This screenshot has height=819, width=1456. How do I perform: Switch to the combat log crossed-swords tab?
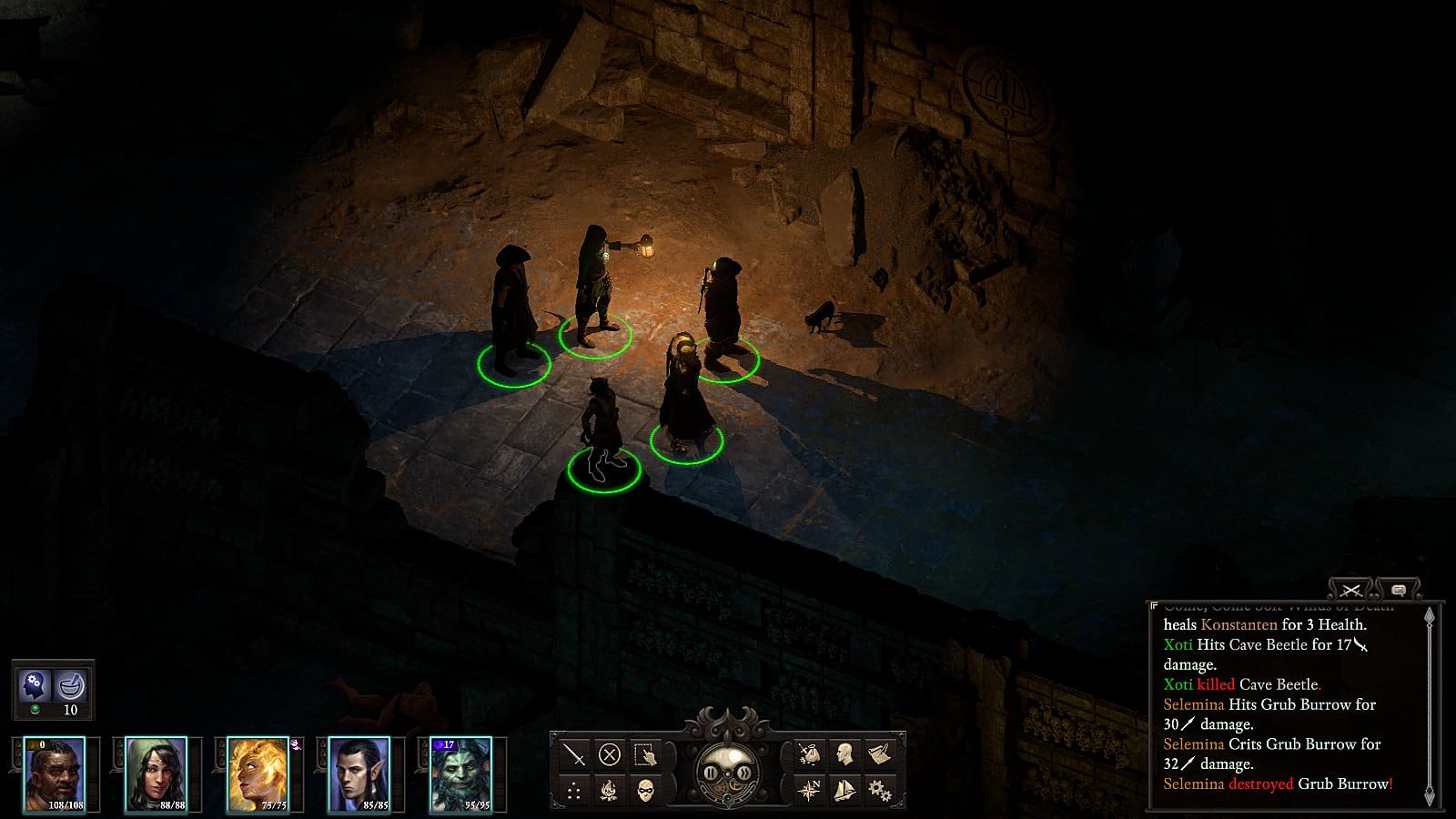1350,591
